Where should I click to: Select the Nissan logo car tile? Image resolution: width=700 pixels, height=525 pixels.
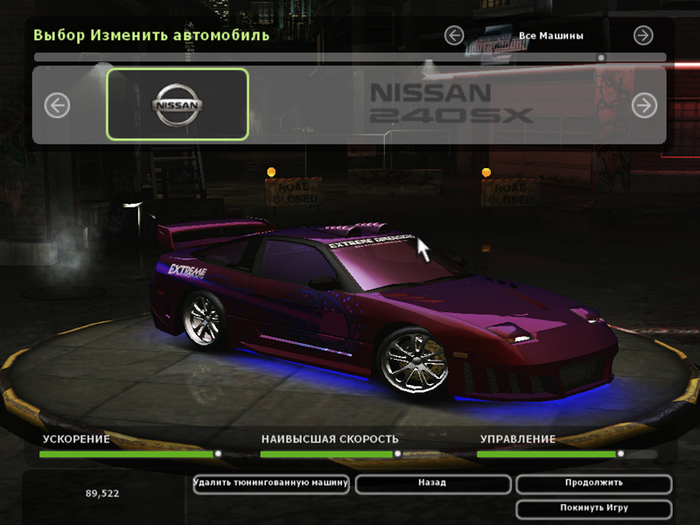(x=177, y=104)
